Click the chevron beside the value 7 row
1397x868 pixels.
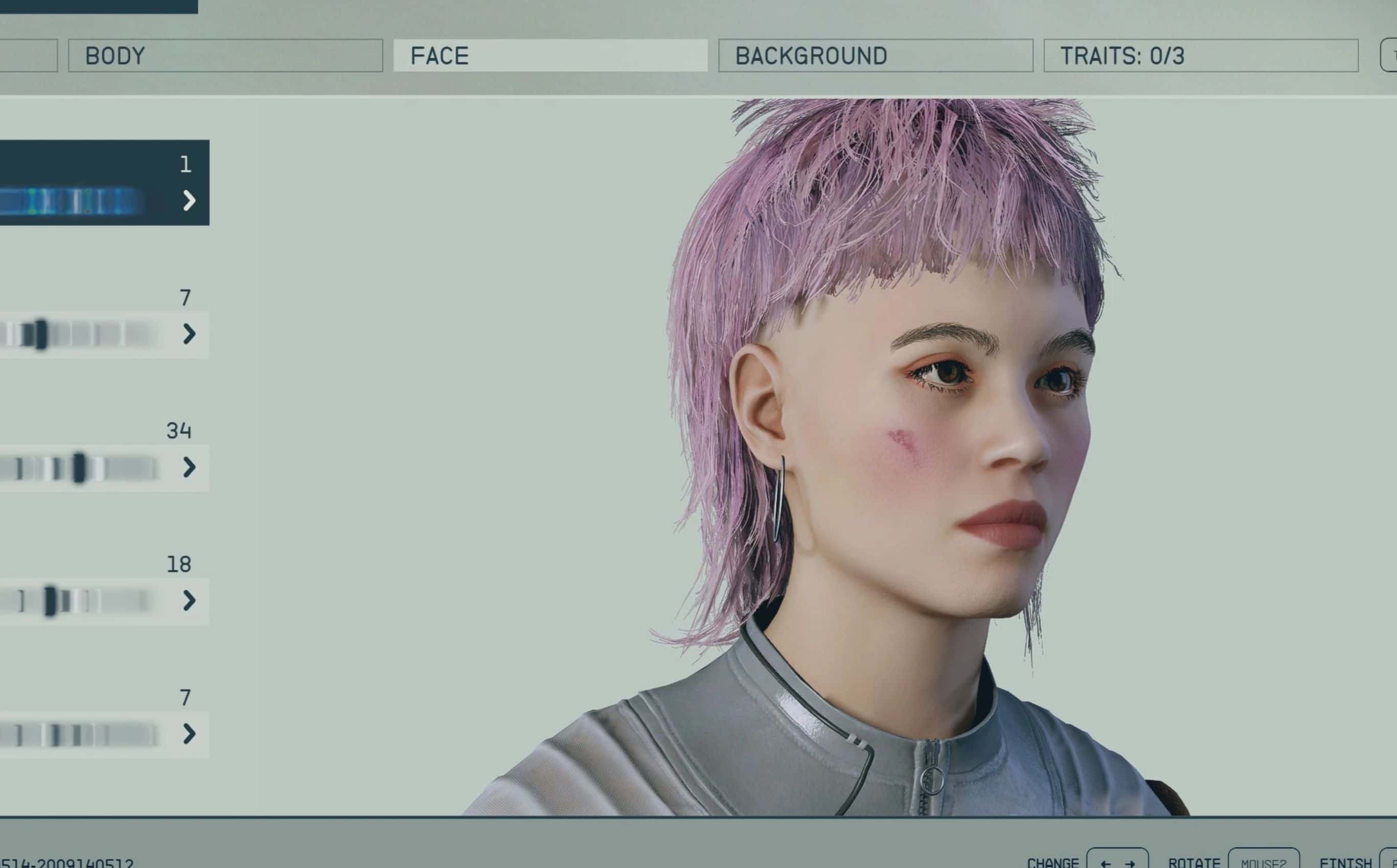pyautogui.click(x=191, y=335)
